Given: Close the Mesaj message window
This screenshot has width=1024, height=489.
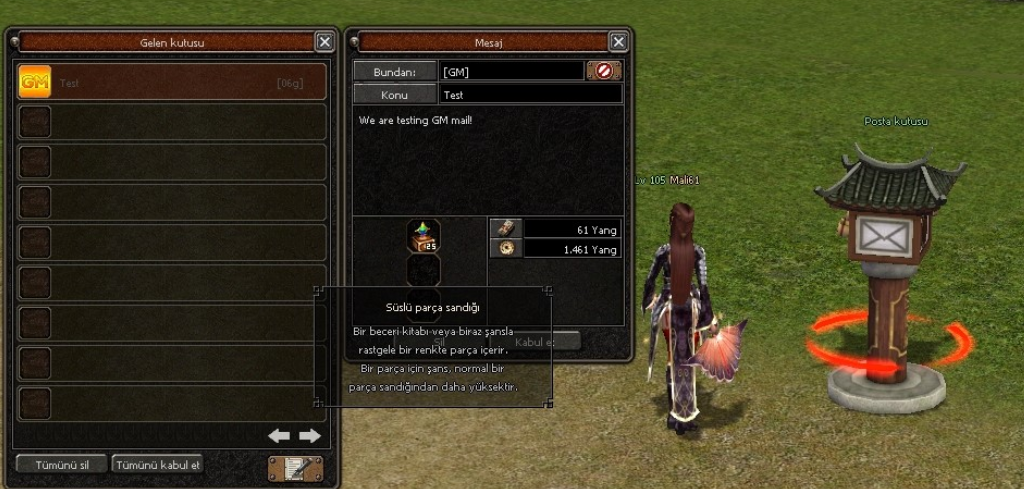Looking at the screenshot, I should 618,42.
